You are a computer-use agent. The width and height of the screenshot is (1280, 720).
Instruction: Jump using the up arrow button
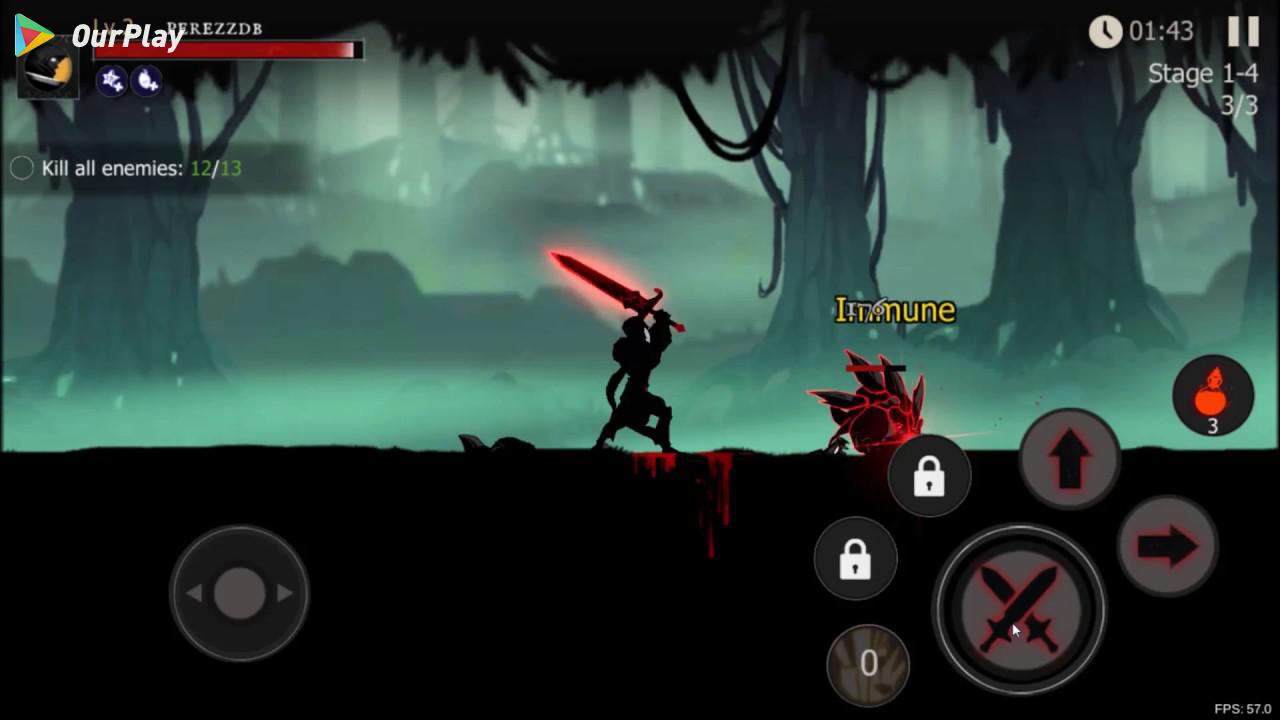pyautogui.click(x=1069, y=459)
